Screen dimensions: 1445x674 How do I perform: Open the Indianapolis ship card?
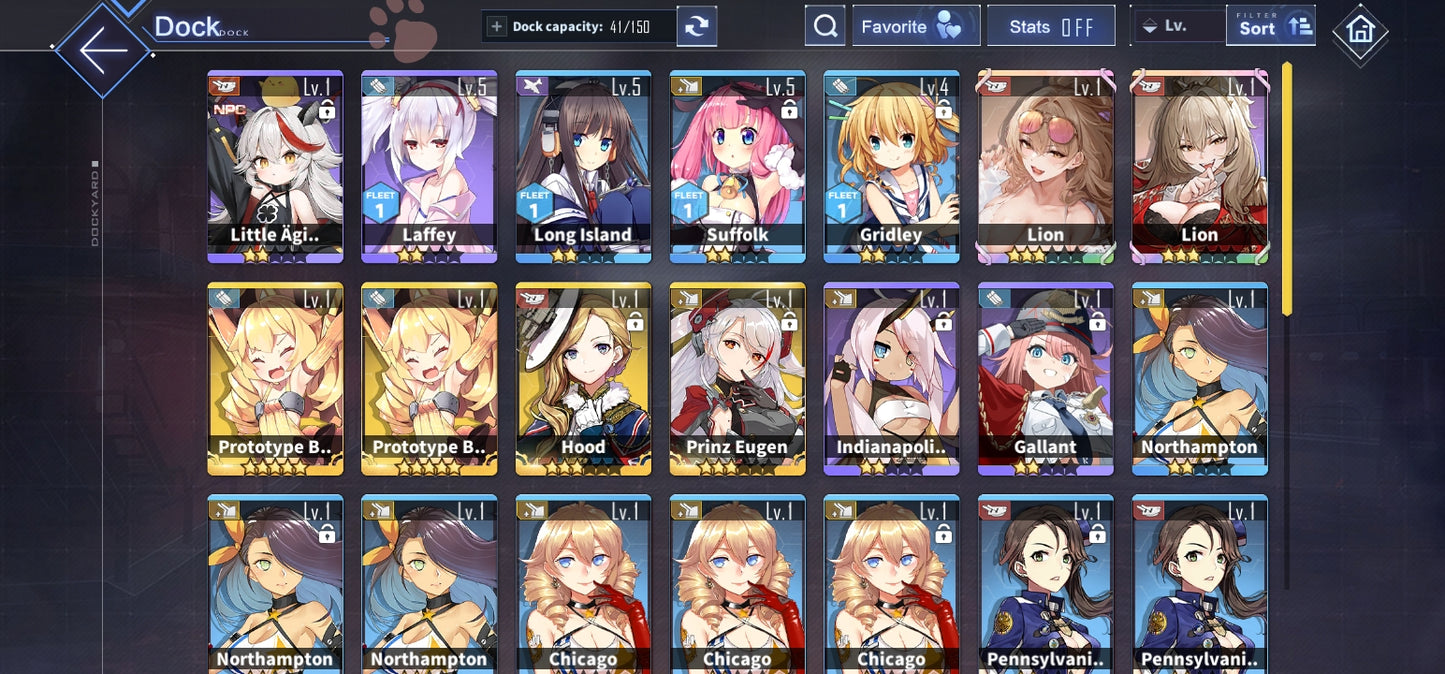point(891,377)
